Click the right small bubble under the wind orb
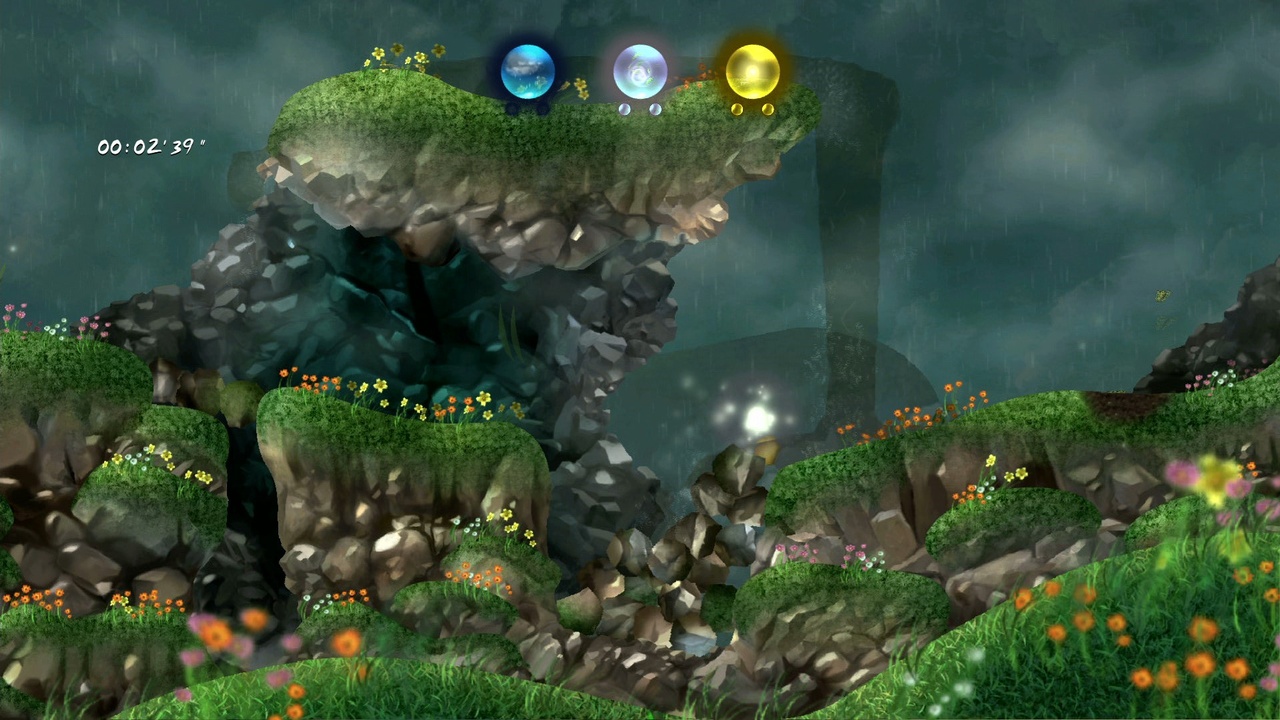The image size is (1280, 720). coord(653,108)
